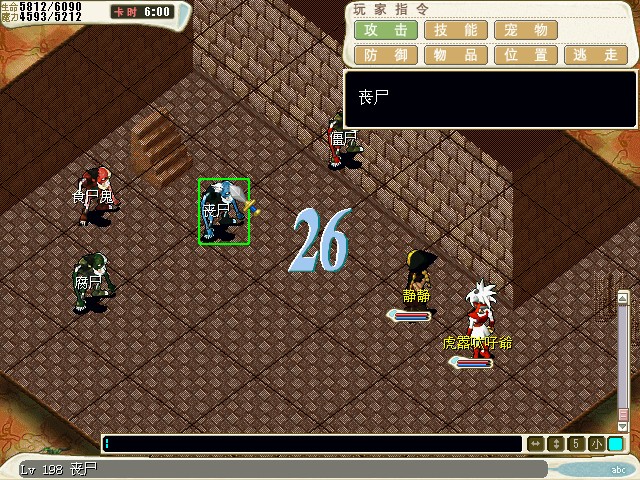
Task: Open the 物品 (Items) command
Action: tap(456, 55)
